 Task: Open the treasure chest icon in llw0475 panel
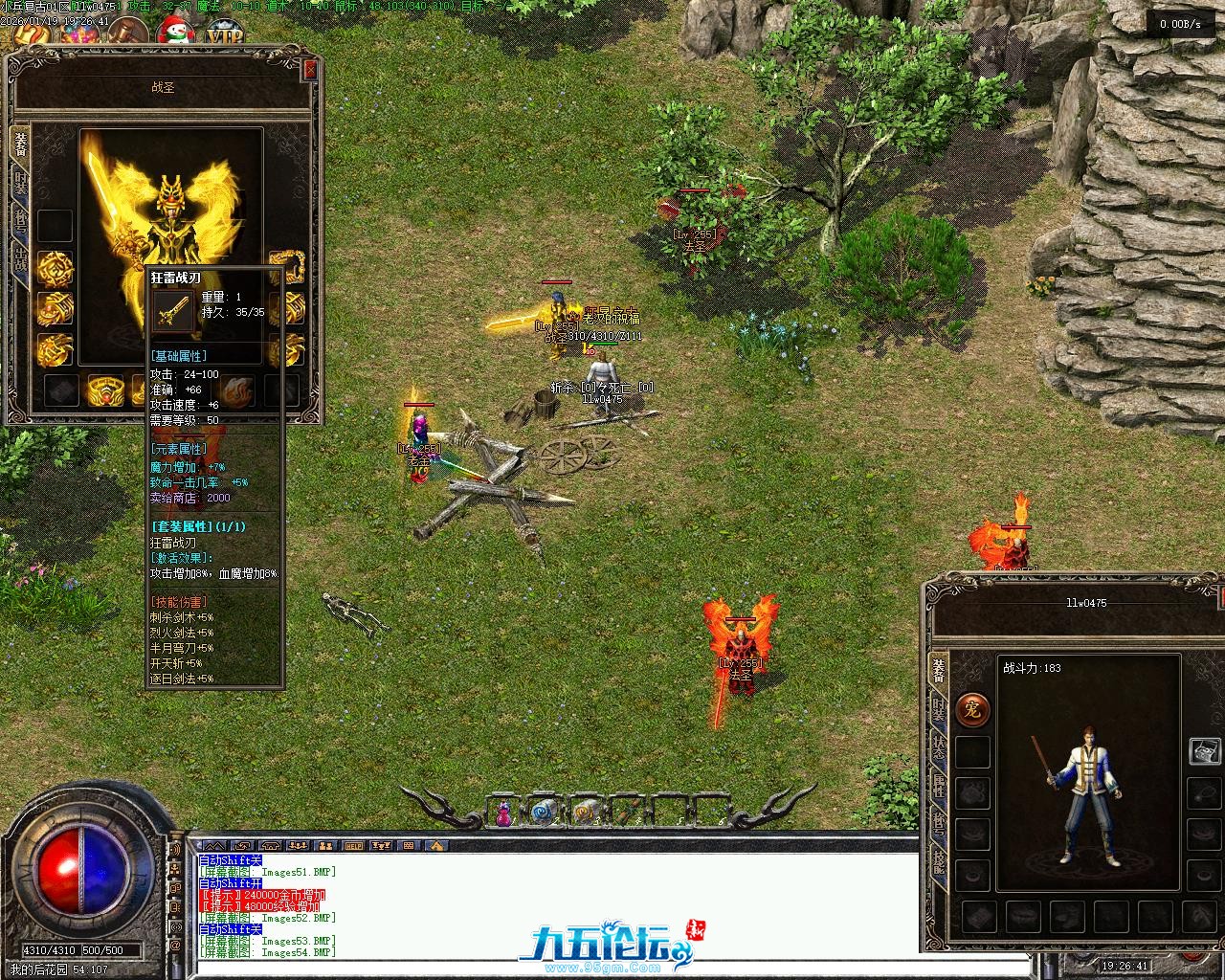click(1203, 751)
